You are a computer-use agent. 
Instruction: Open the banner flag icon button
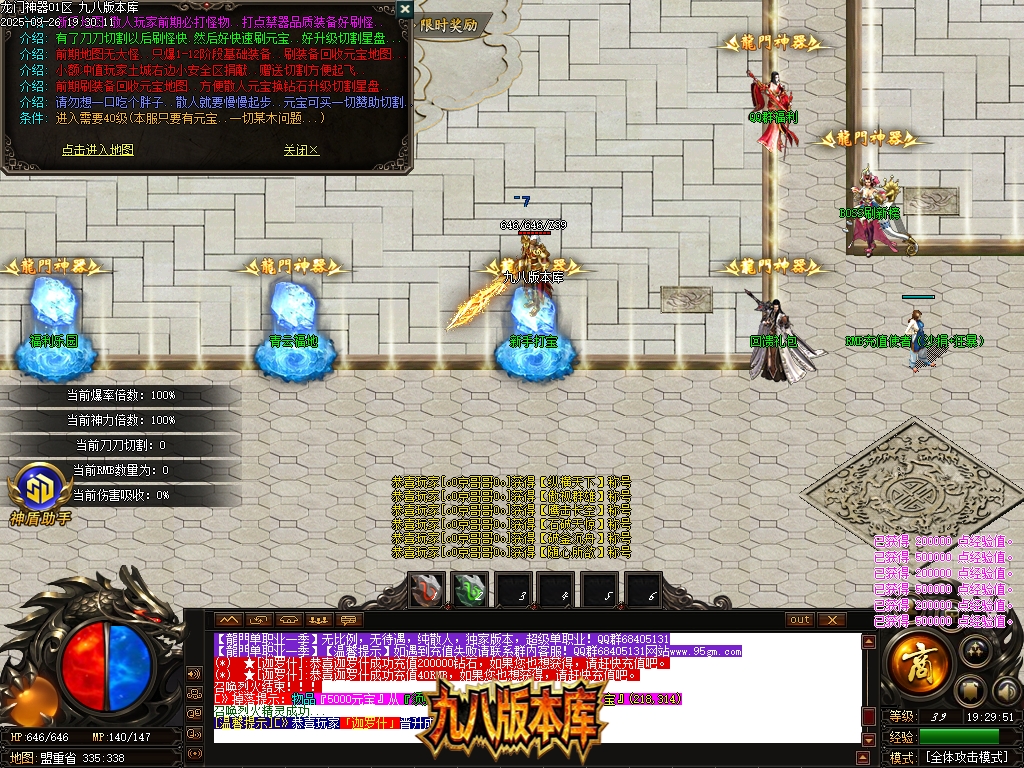pos(973,690)
